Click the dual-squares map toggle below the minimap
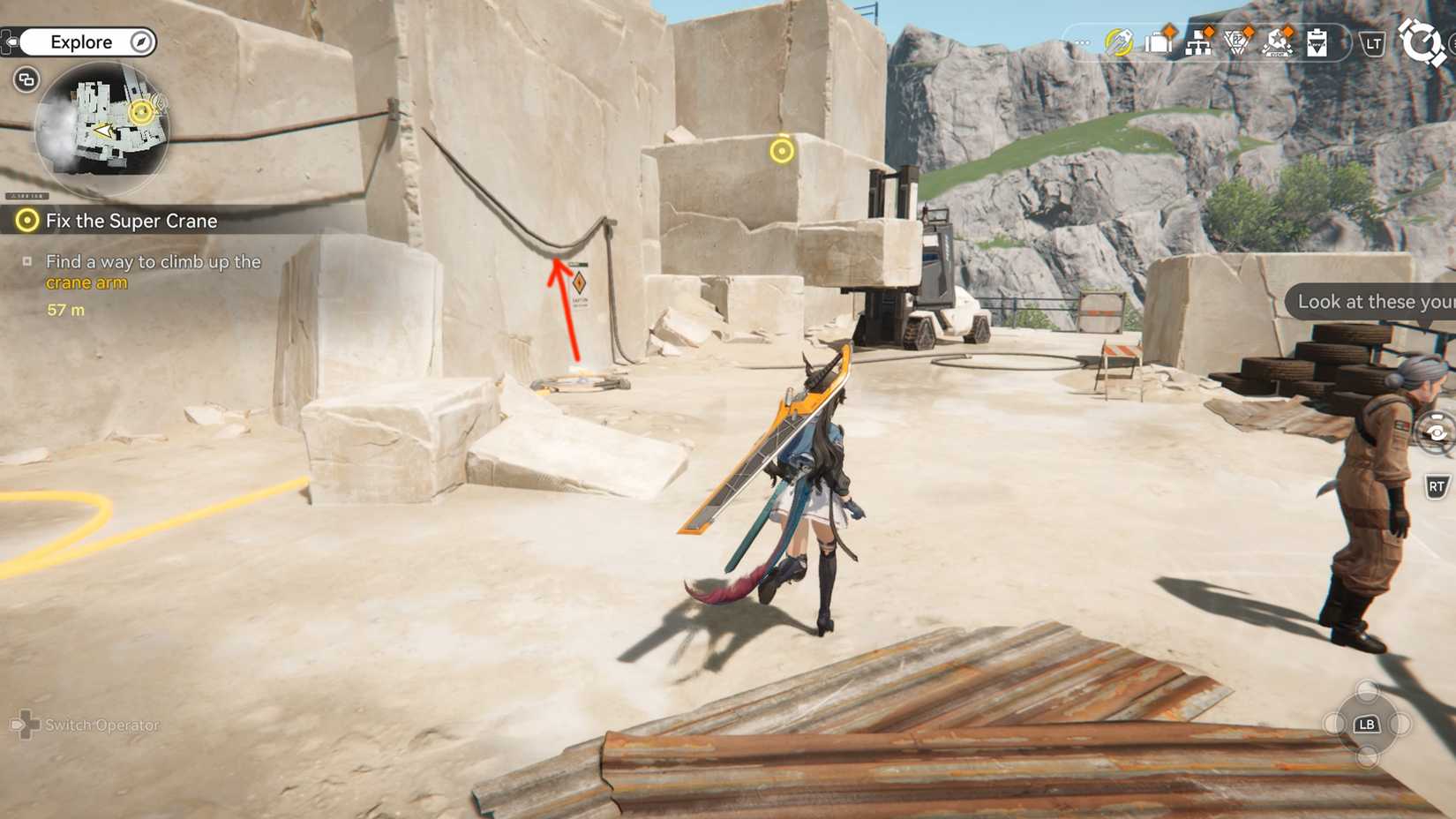Screen dimensions: 1456x819 tap(26, 79)
